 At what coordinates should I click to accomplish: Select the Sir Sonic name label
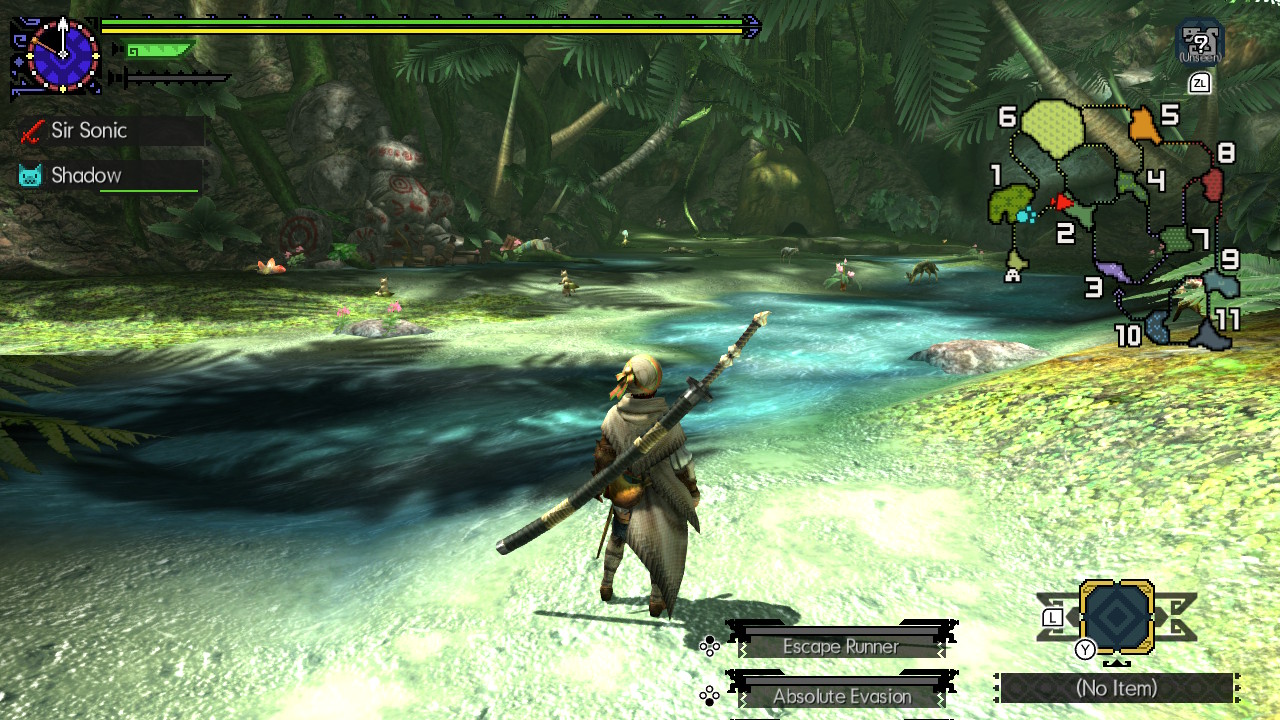(90, 130)
